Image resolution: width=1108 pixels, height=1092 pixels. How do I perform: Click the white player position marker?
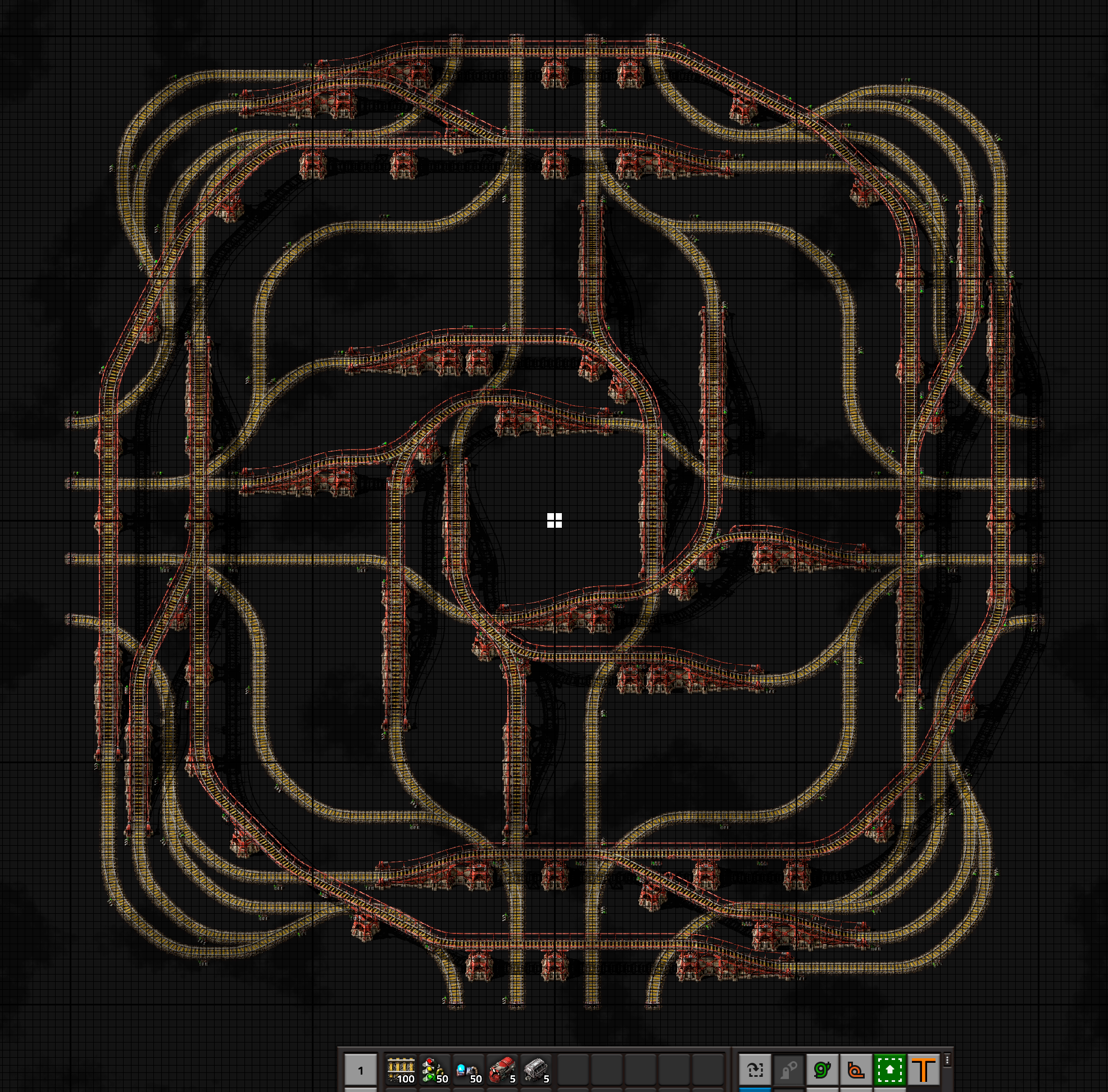tap(554, 520)
